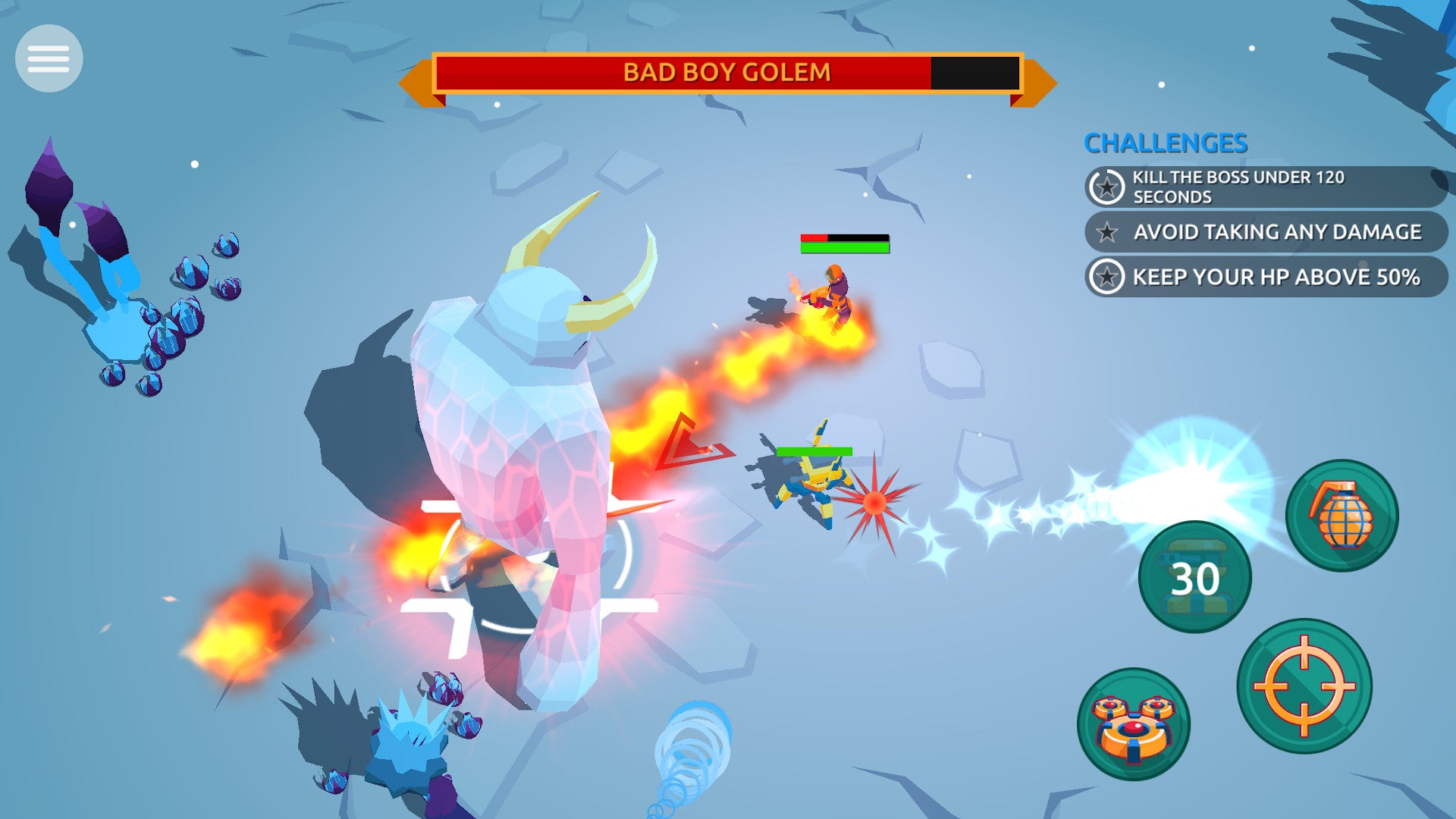This screenshot has height=819, width=1456.
Task: Activate the turret ability on cooldown 30
Action: [1194, 577]
